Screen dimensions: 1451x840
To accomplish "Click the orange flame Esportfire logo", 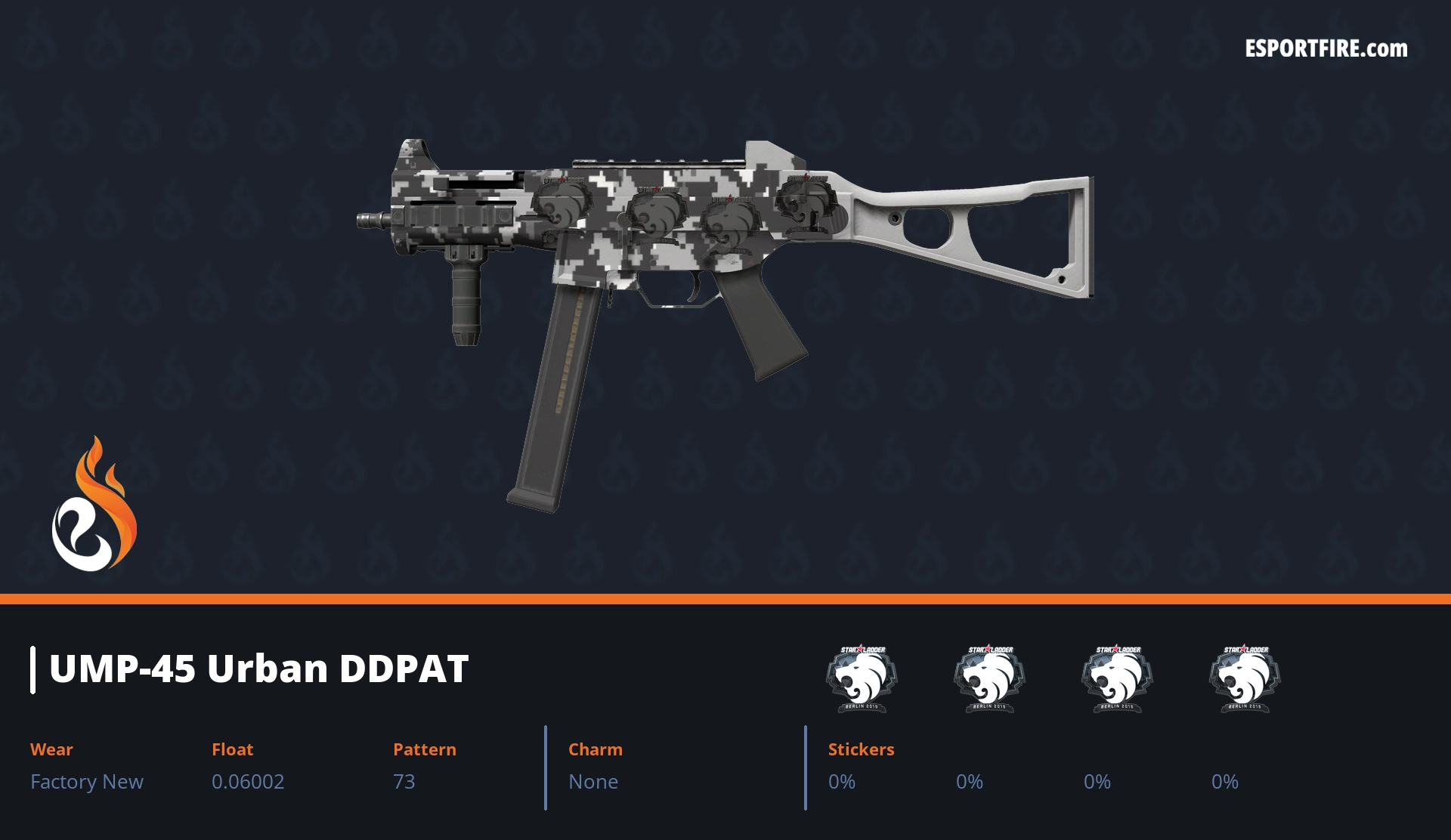I will pos(94,505).
